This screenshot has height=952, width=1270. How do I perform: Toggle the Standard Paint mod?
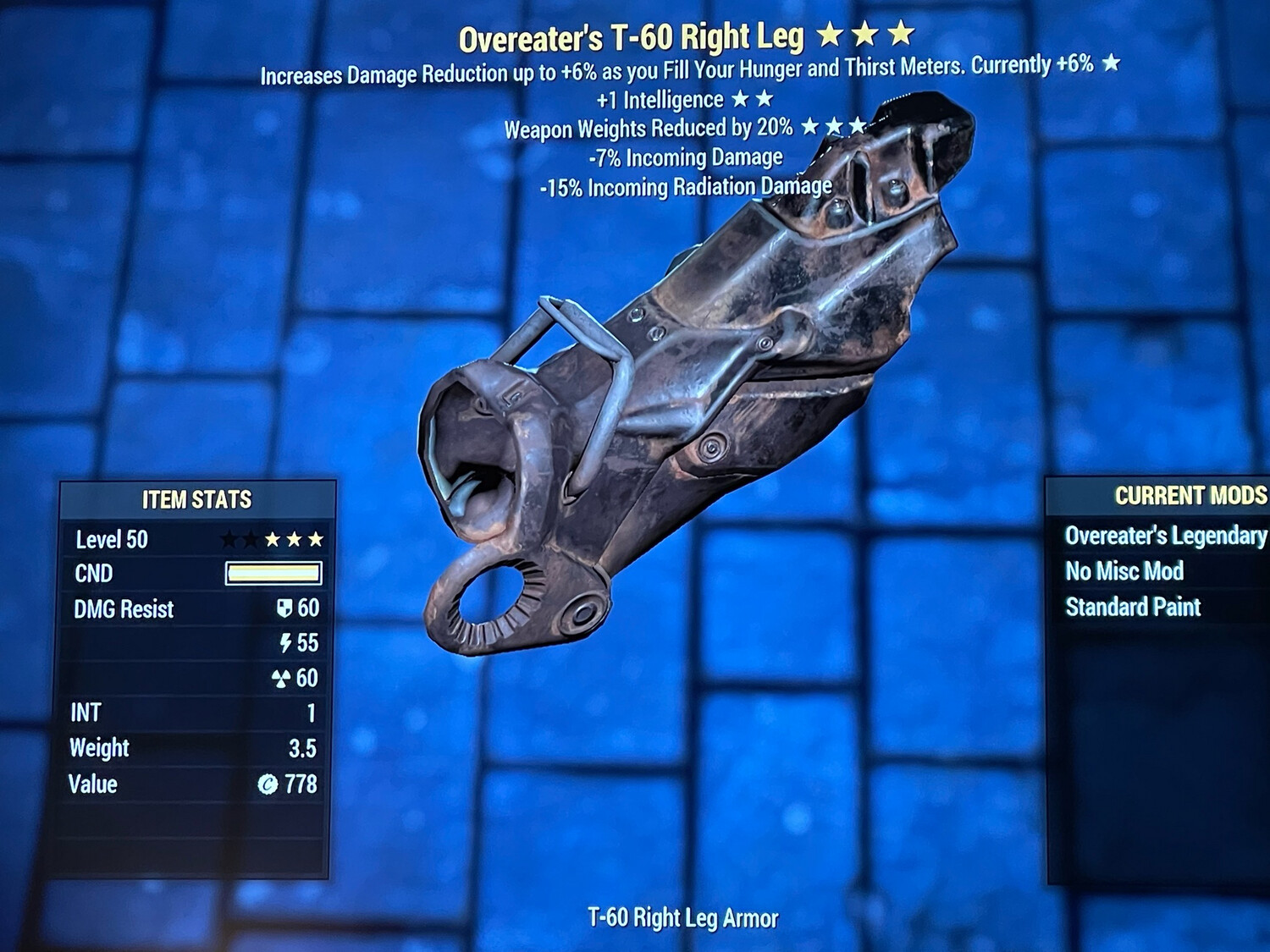click(1135, 607)
